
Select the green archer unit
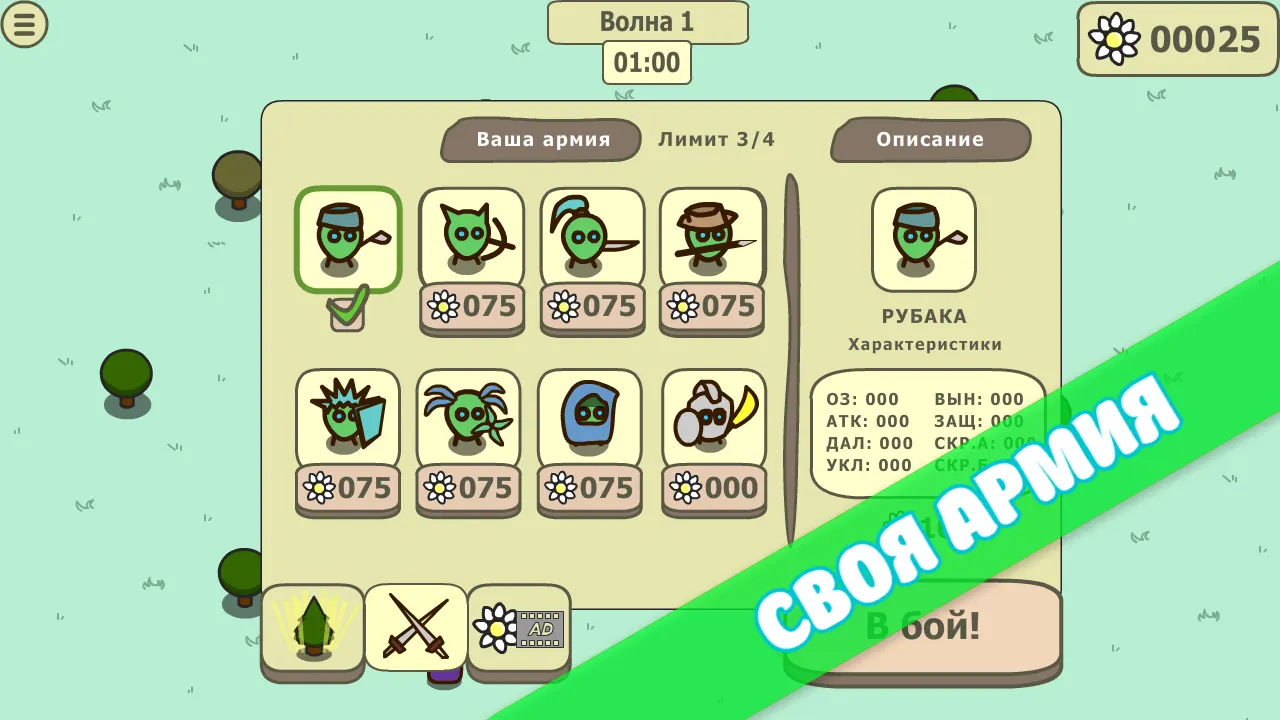[470, 240]
